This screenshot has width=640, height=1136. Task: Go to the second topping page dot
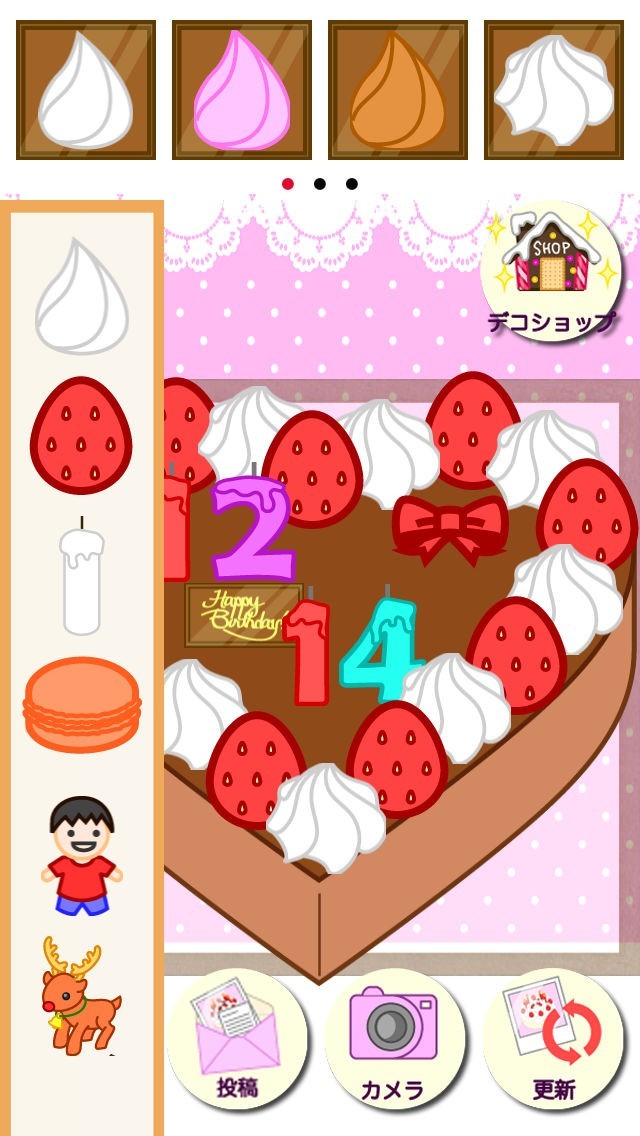320,184
